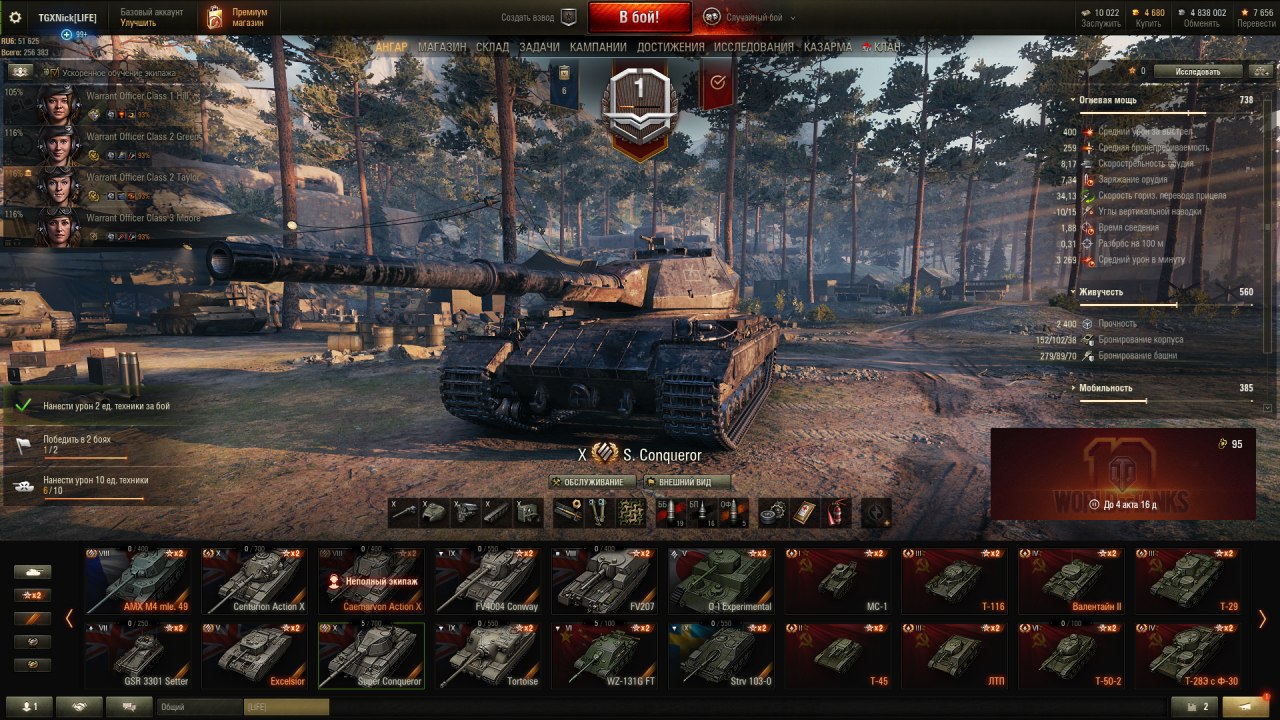Image resolution: width=1280 pixels, height=720 pixels.
Task: Click the Исследовать research button
Action: tap(1198, 72)
